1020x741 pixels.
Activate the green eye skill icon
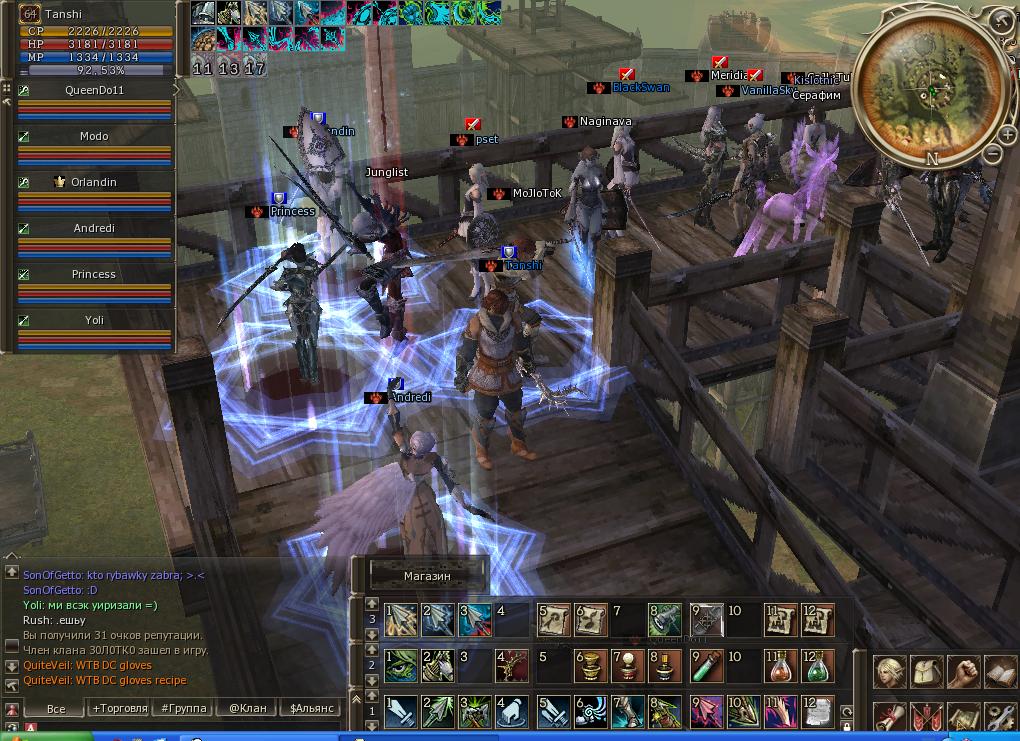(x=401, y=665)
